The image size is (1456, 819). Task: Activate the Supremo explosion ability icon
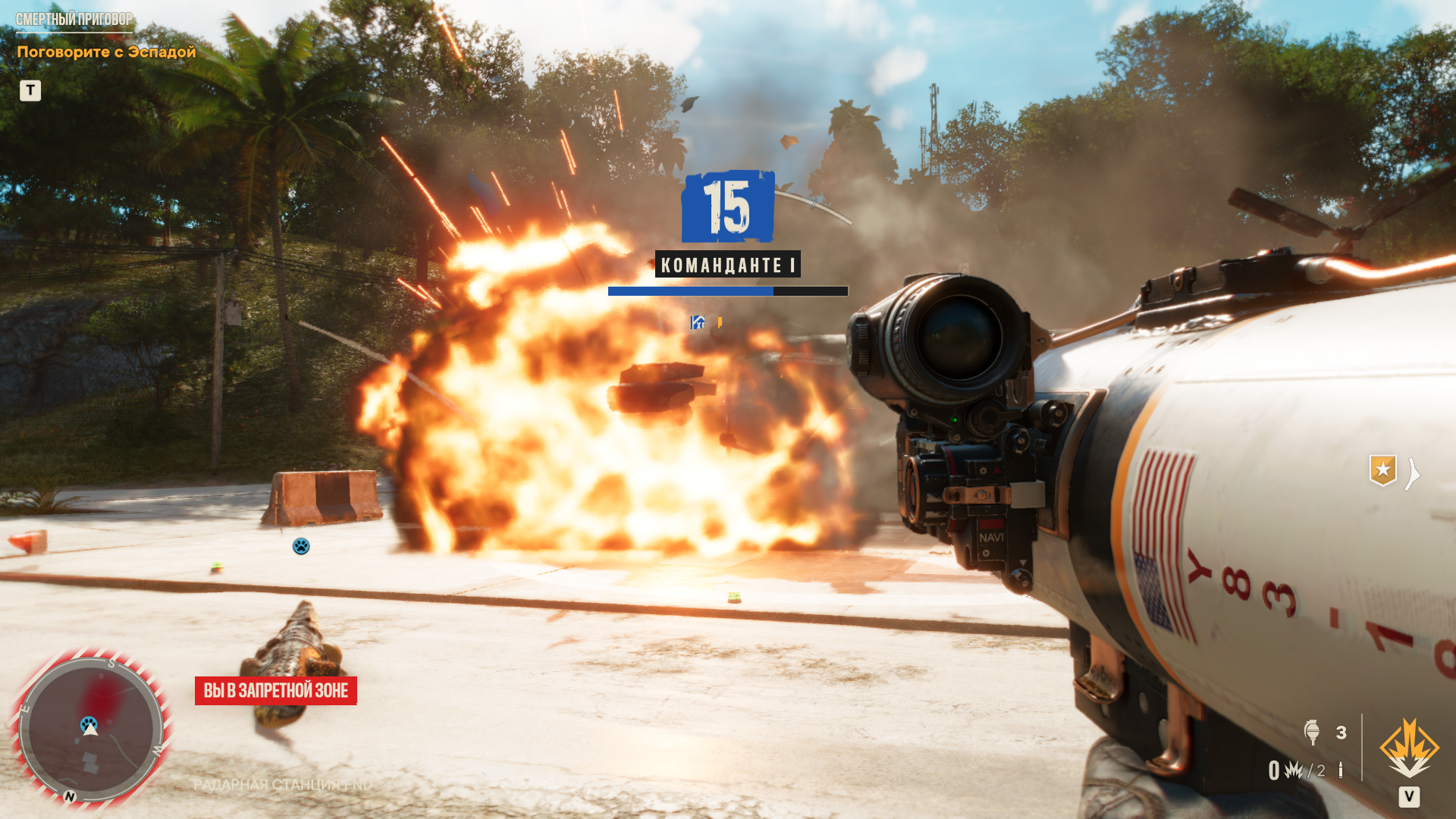coord(1409,748)
